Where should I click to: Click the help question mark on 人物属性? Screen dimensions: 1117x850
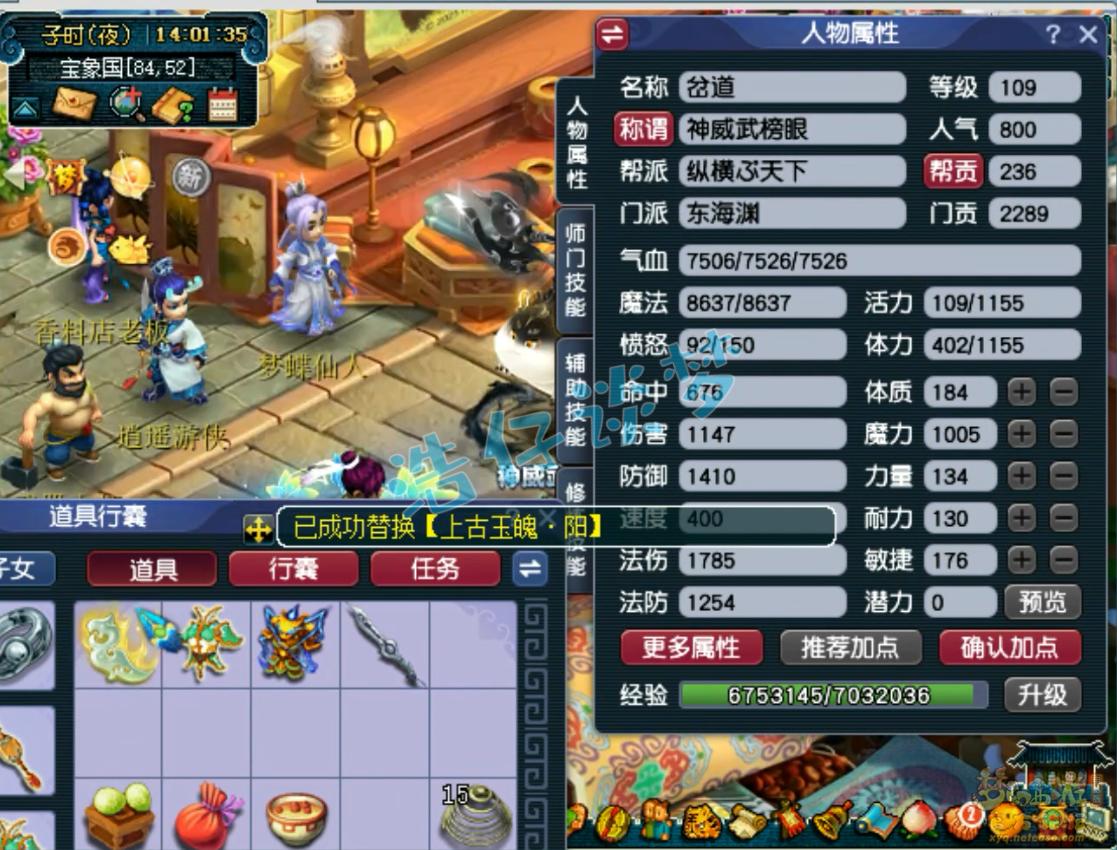1053,35
